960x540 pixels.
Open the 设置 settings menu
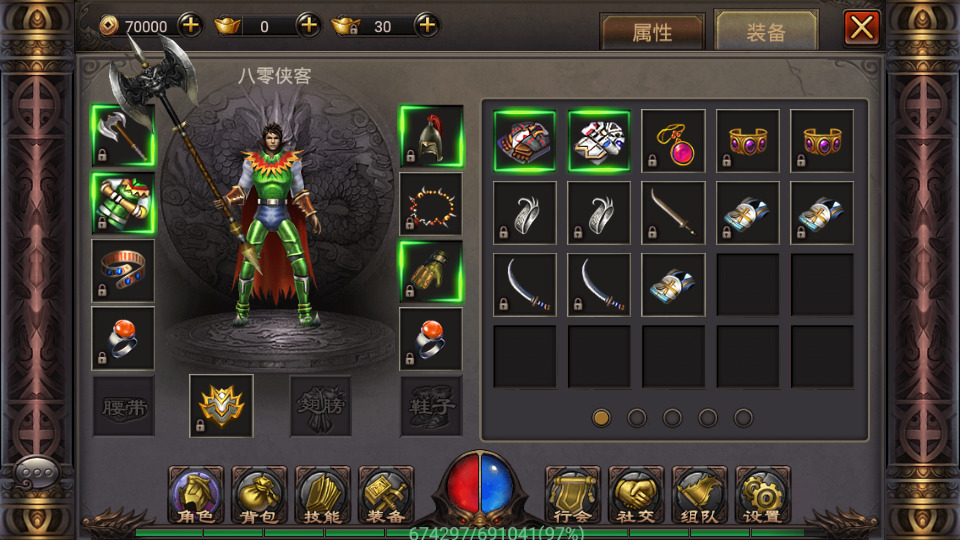coord(763,495)
